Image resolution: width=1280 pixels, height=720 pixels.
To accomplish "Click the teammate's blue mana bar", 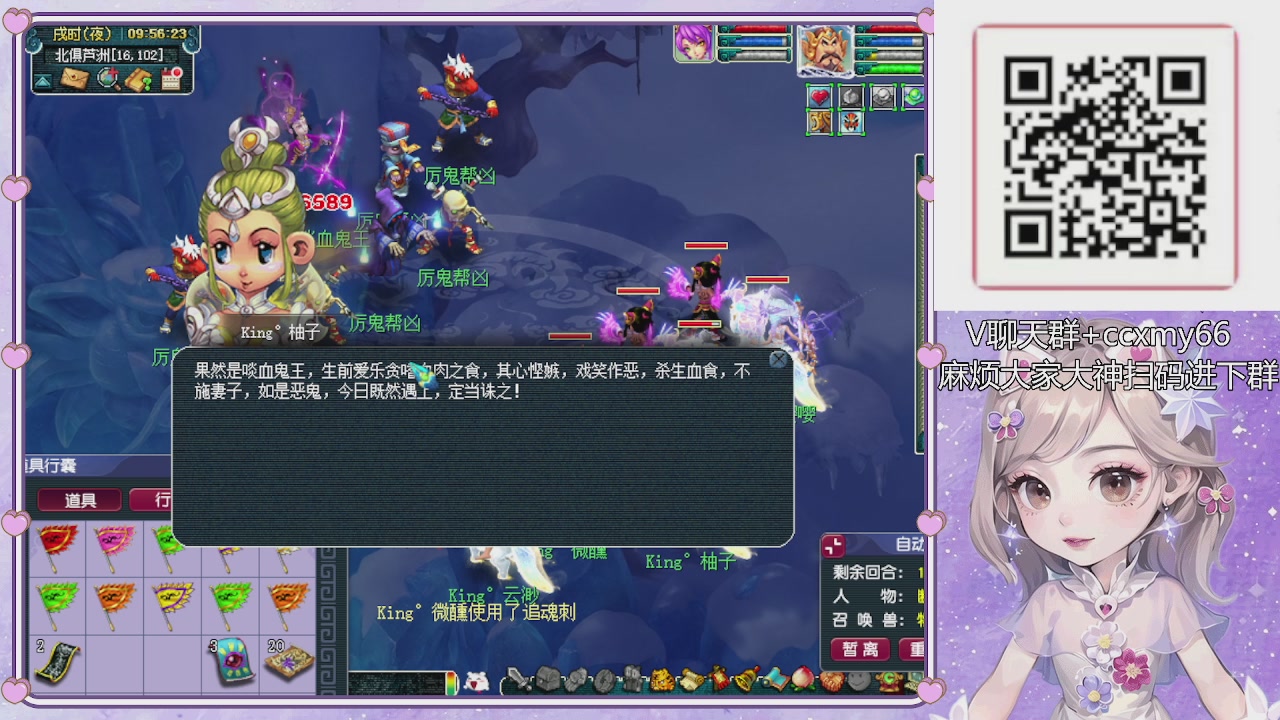I will click(x=759, y=41).
